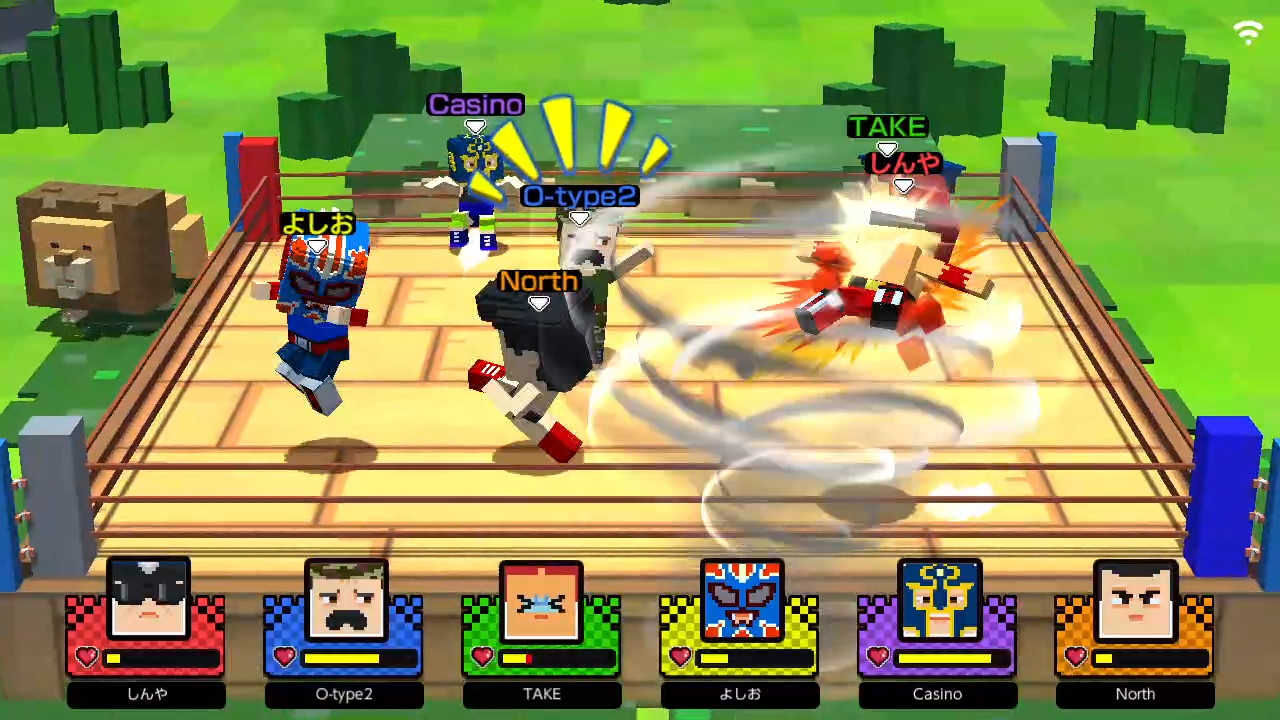Click the heart icon on North's orange card
1280x720 pixels.
click(1075, 657)
